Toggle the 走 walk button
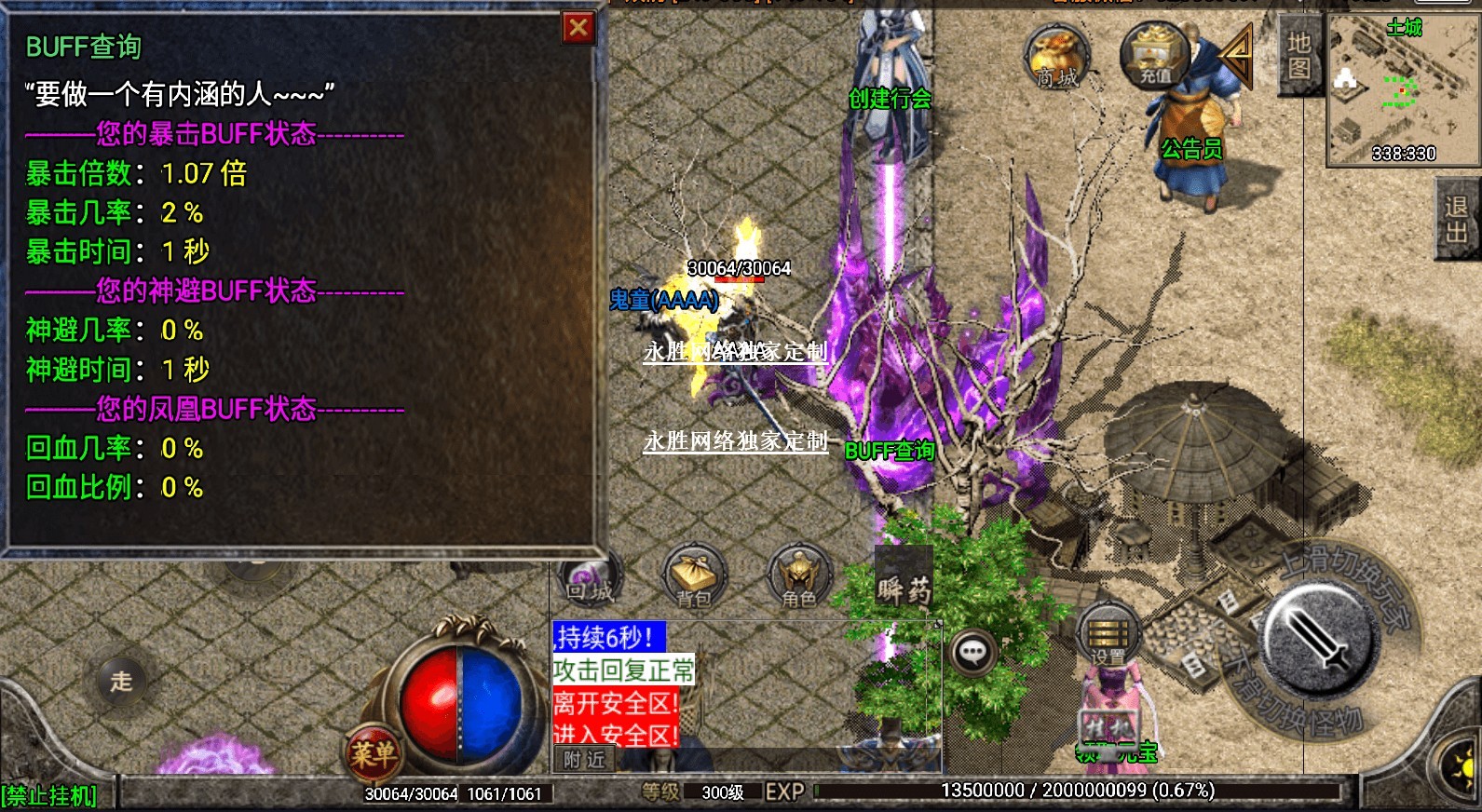The height and width of the screenshot is (812, 1482). (122, 681)
